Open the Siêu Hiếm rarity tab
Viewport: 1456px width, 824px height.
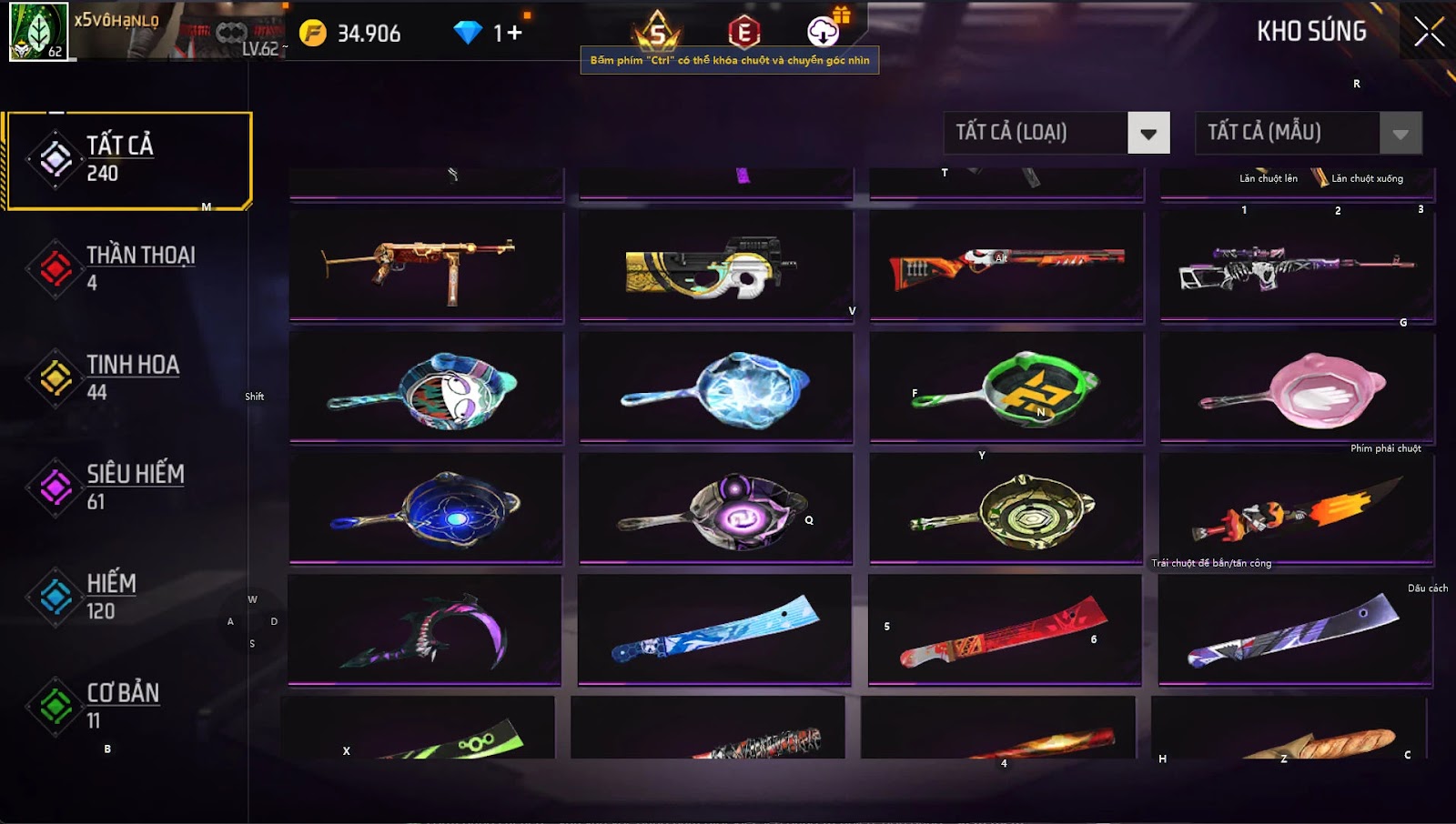(x=126, y=487)
